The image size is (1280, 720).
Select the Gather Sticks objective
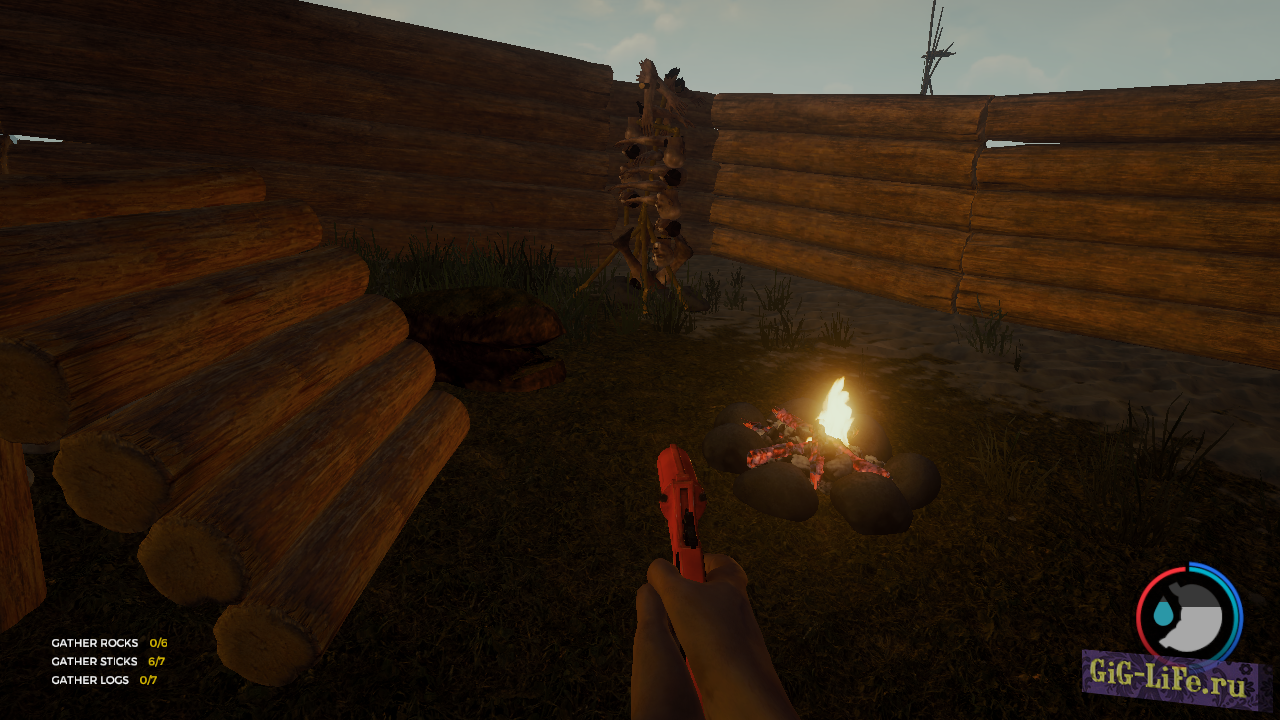tap(96, 661)
